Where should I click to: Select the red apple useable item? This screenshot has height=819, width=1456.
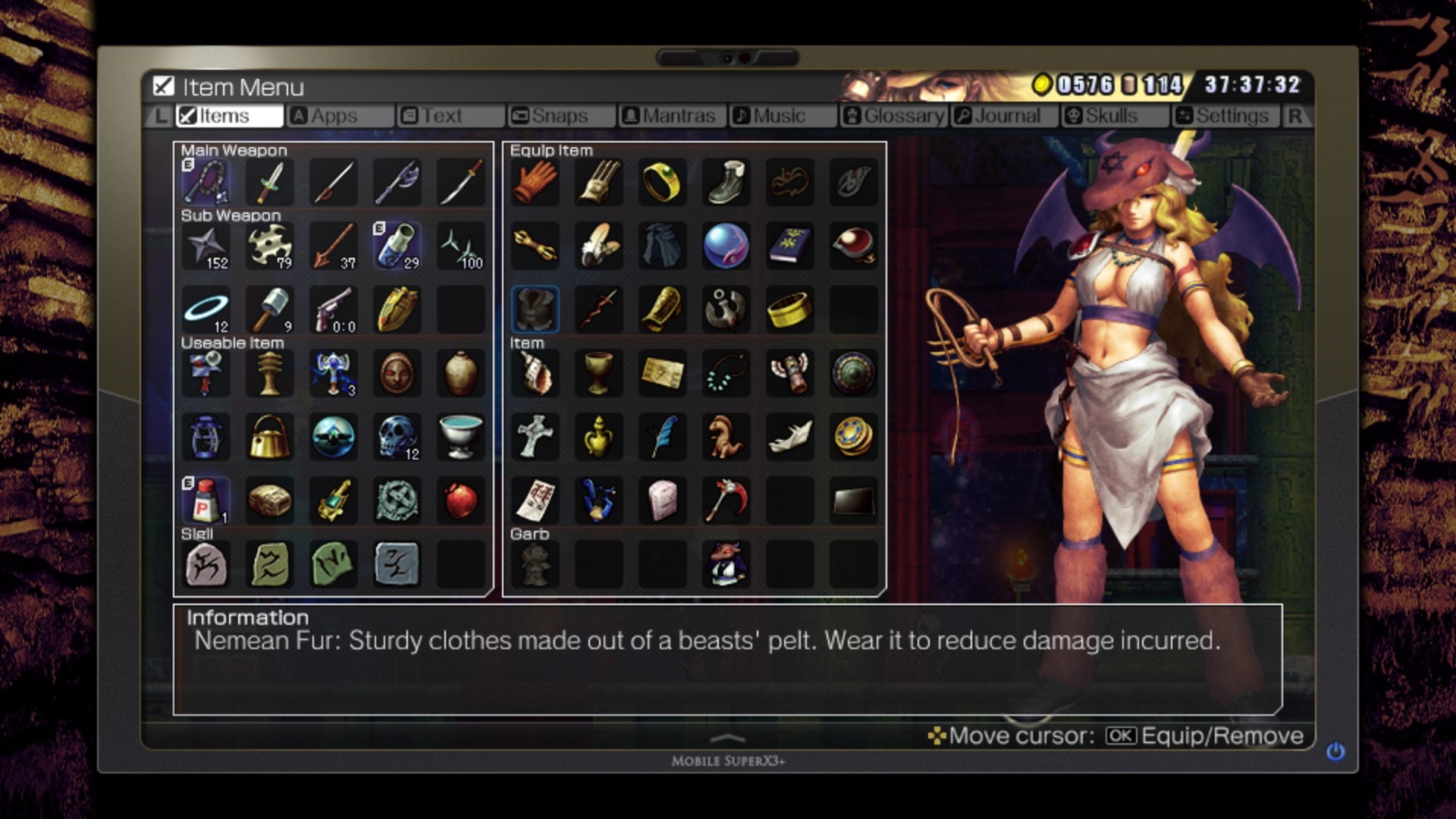tap(460, 500)
